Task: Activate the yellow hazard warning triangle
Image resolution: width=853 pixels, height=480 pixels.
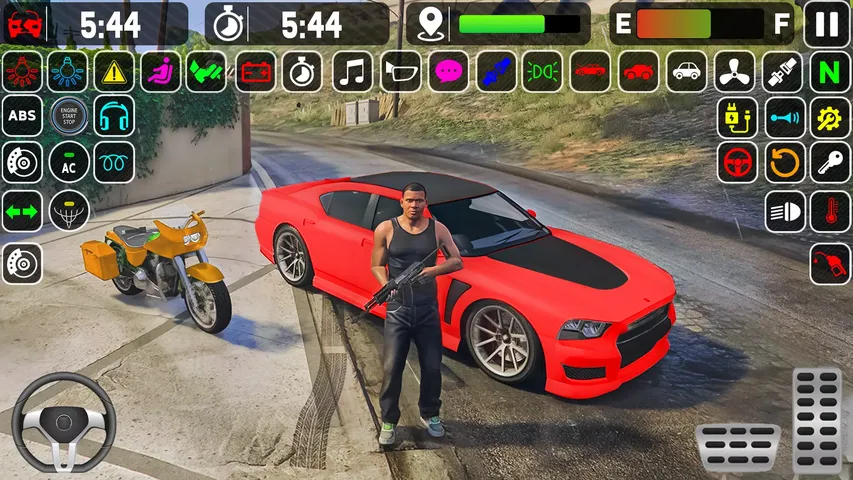Action: [x=115, y=71]
